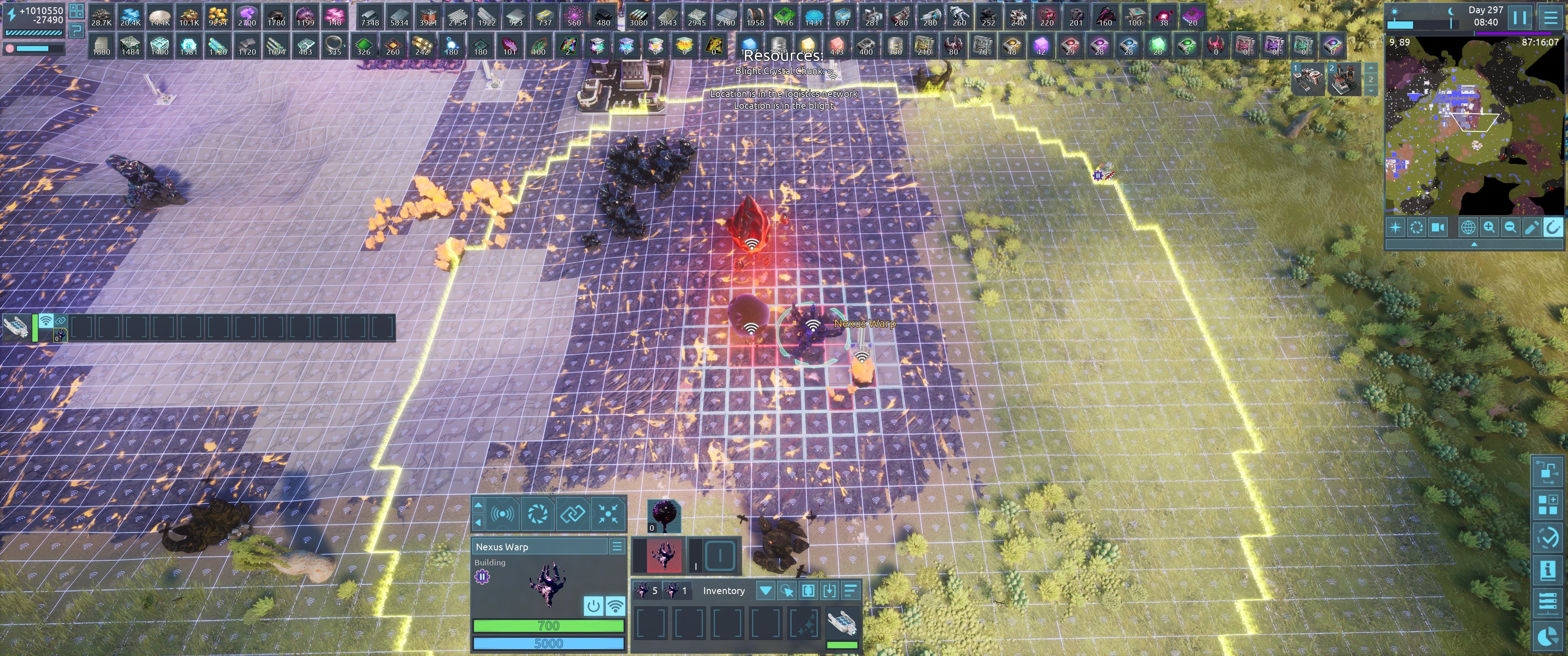The height and width of the screenshot is (656, 1568).
Task: Pause the game simulation
Action: [1520, 17]
